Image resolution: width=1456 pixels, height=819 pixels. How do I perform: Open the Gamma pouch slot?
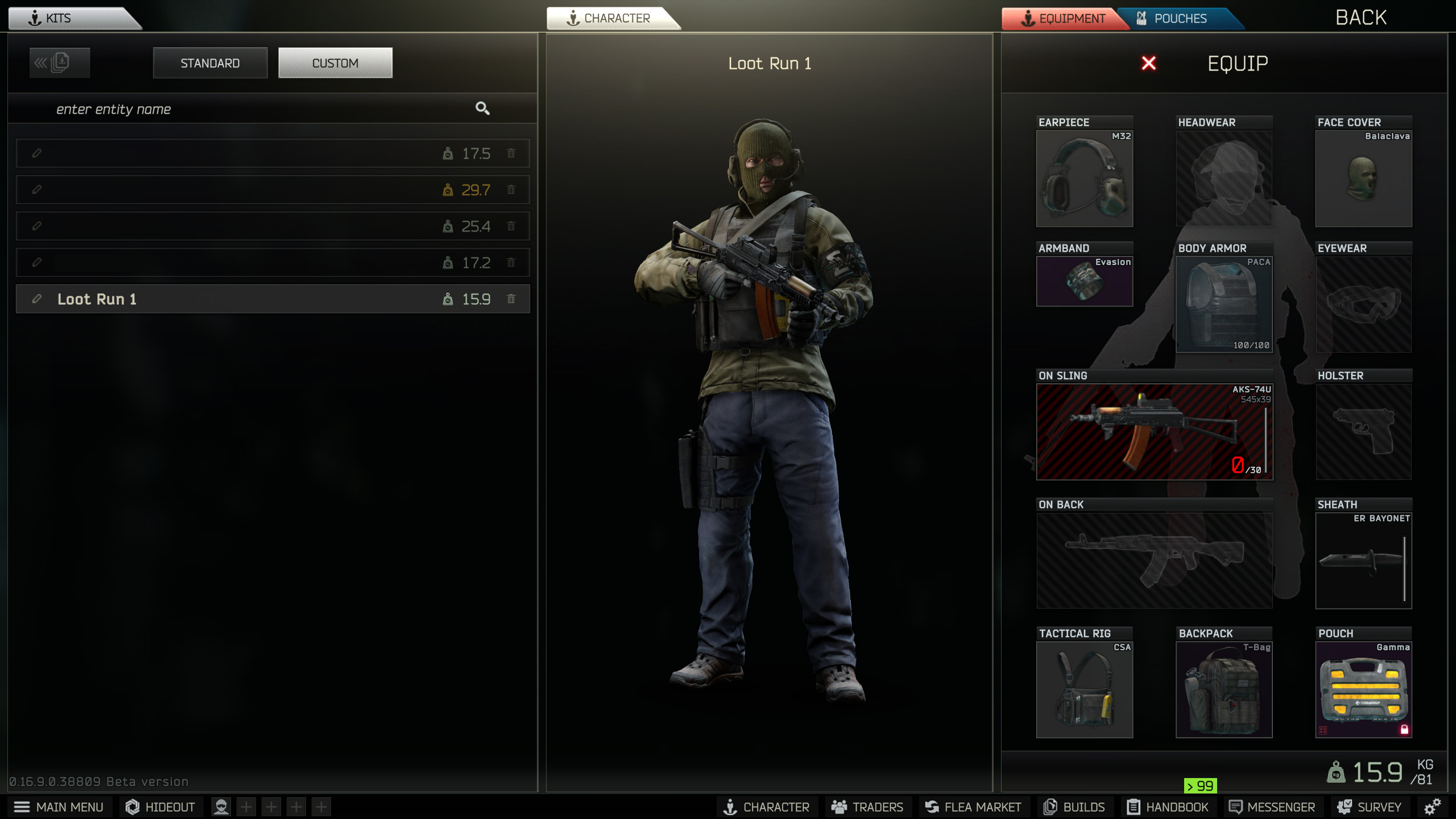pyautogui.click(x=1363, y=689)
